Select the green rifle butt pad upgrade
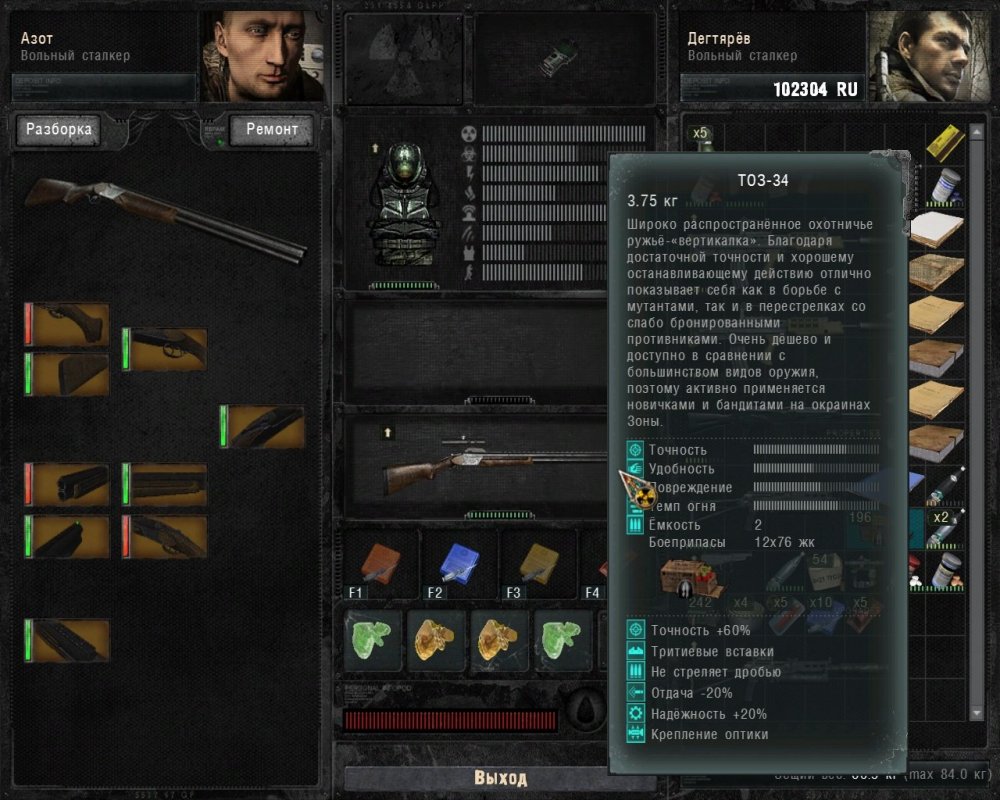 click(x=66, y=374)
